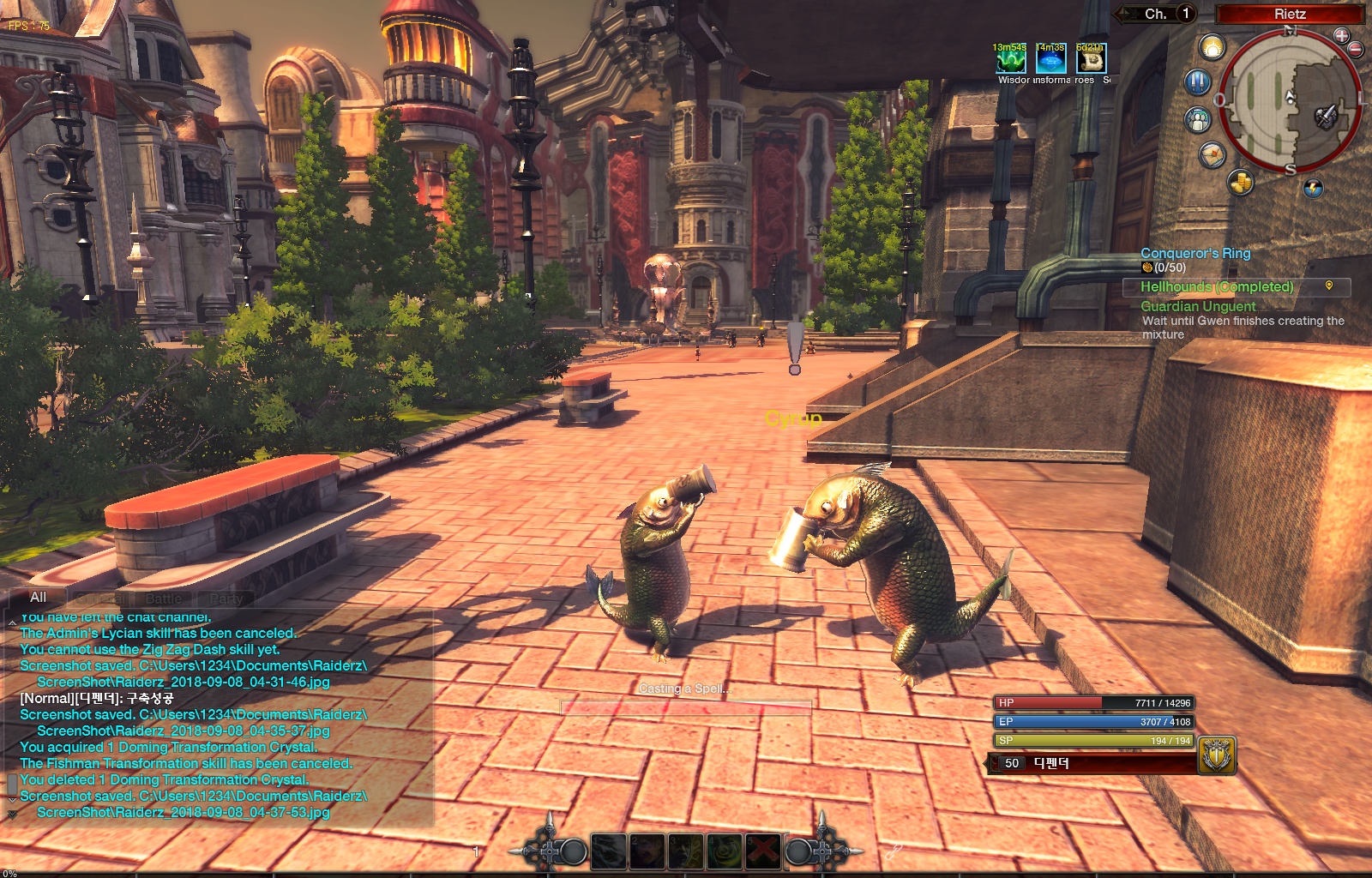Collapse the Guardian Unguent quest entry
Screen dimensions: 1372x878
(x=1197, y=306)
